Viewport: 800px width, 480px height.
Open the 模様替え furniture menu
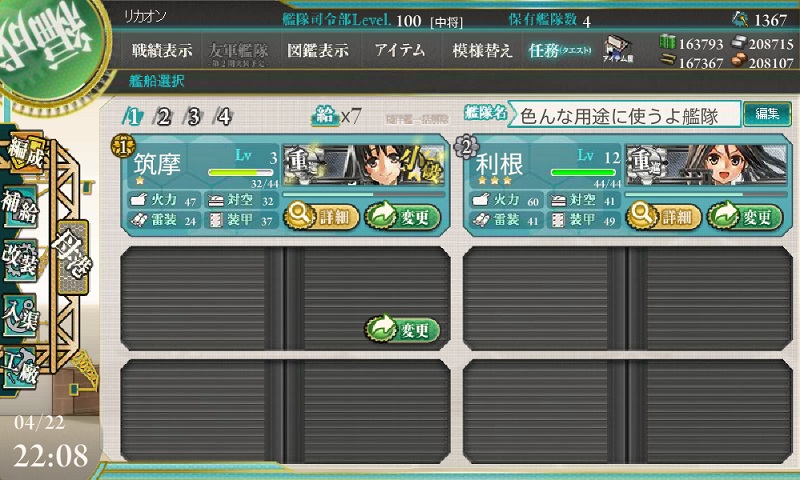click(x=482, y=51)
